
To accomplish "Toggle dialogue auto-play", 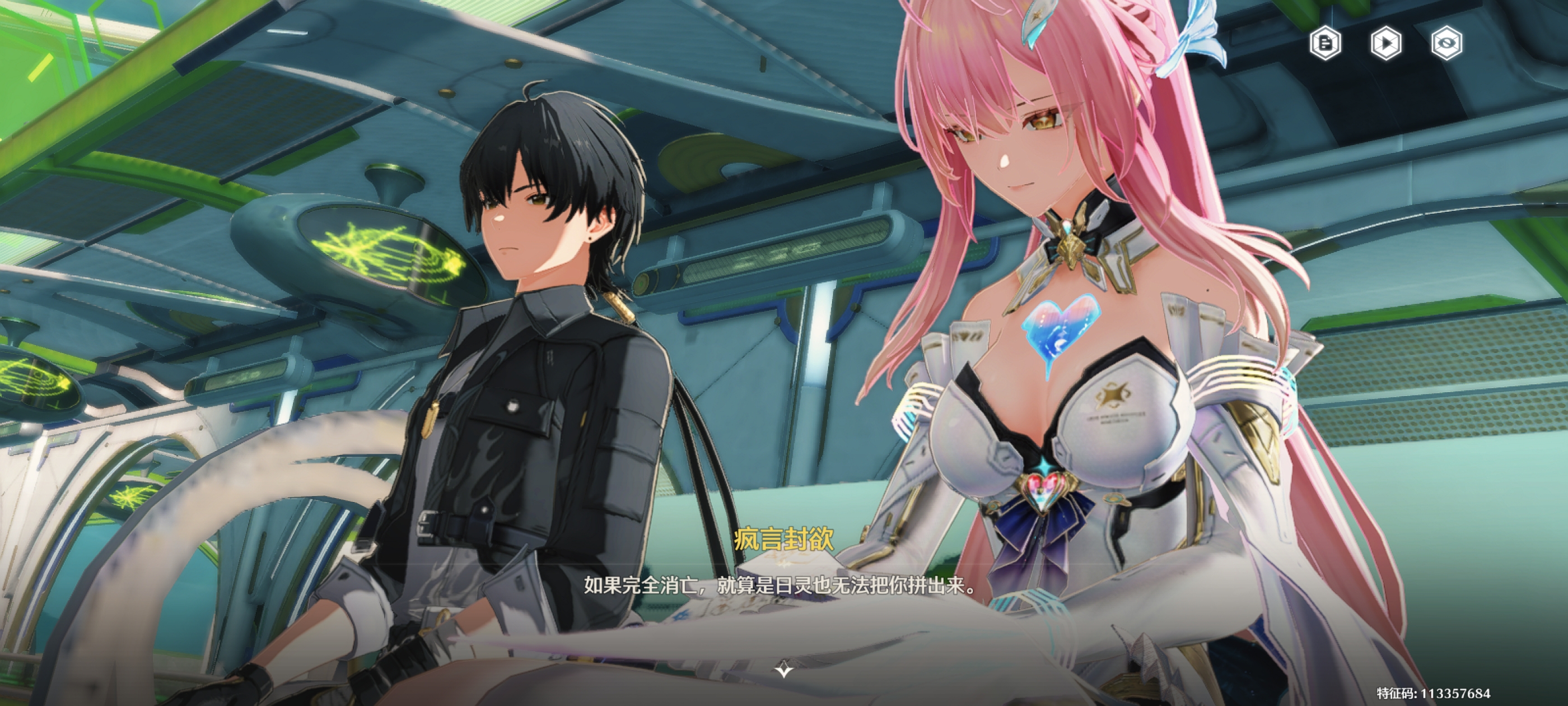I will pyautogui.click(x=1386, y=43).
